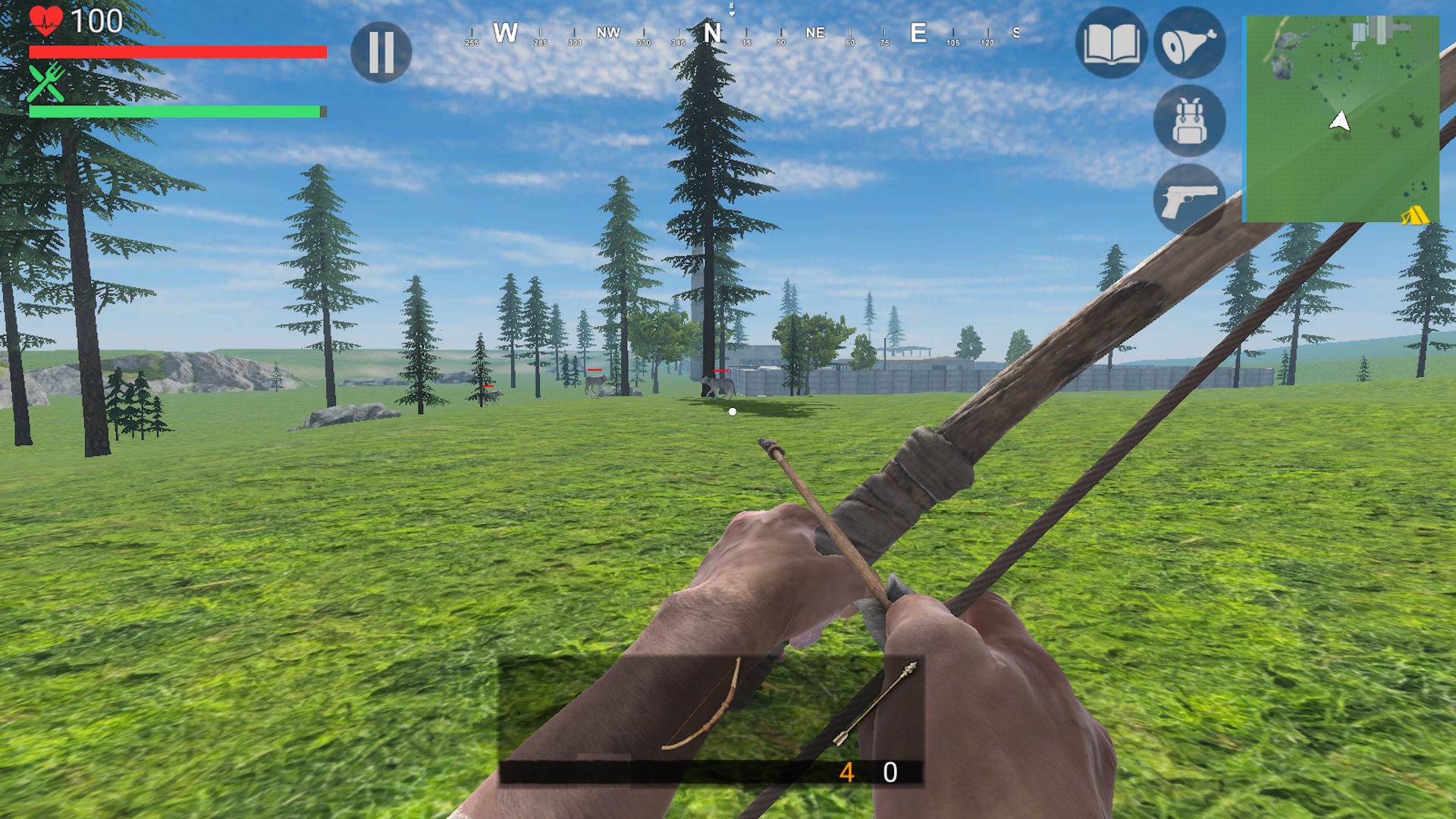Screen dimensions: 1456x819
Task: Click the red health bar
Action: pos(178,52)
